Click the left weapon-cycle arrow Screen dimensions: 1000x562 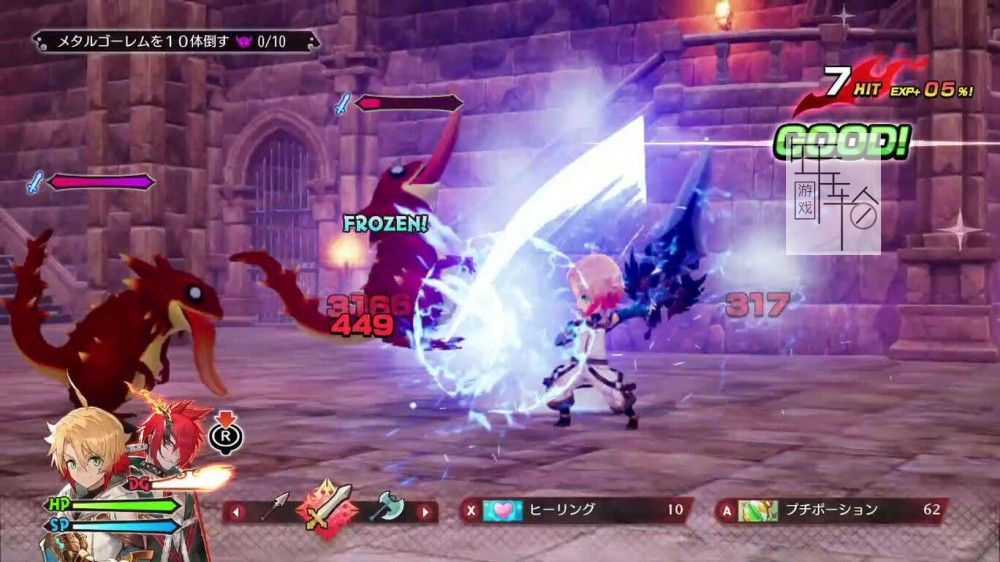click(237, 512)
